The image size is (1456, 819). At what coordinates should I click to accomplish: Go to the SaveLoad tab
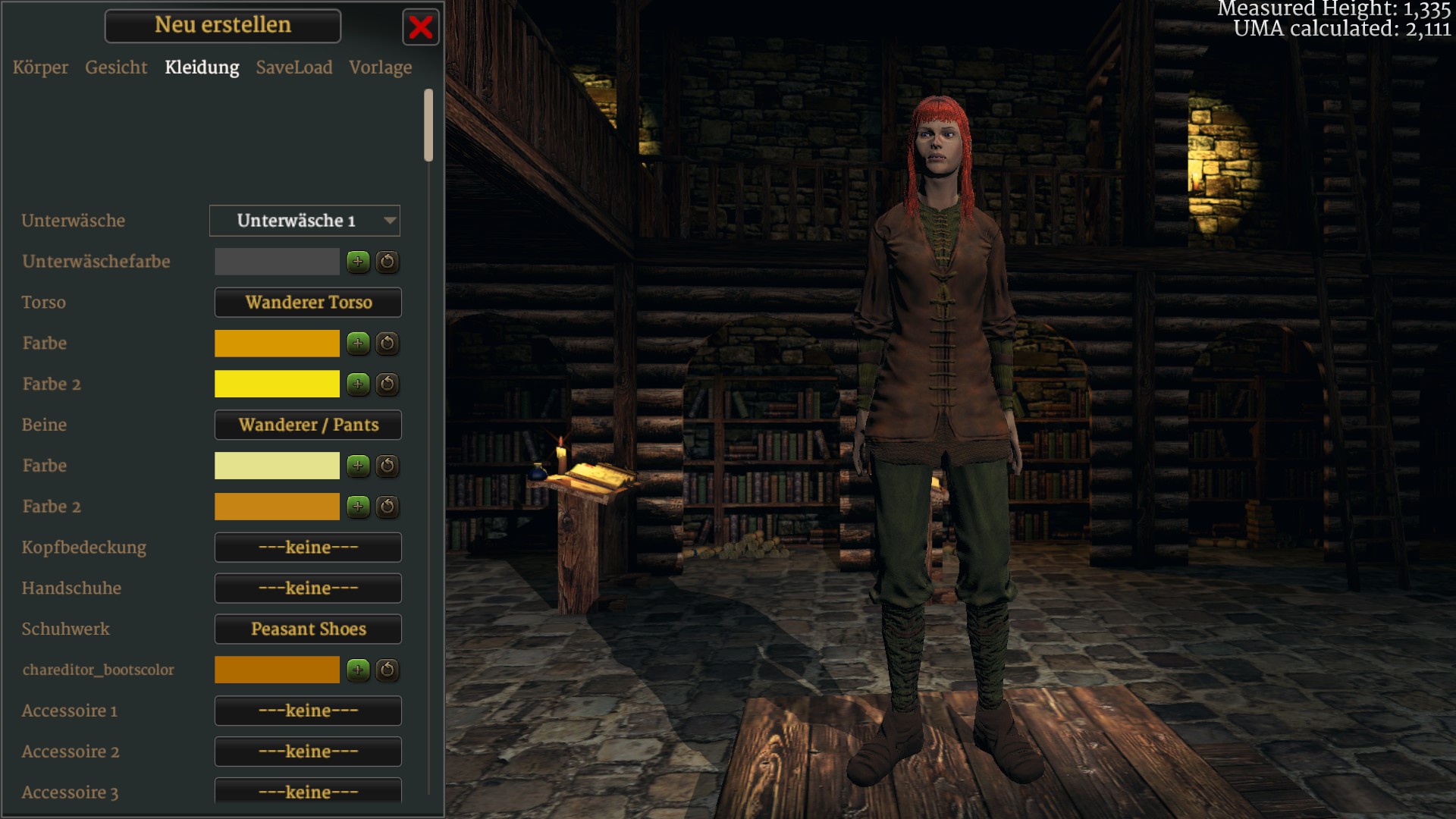click(294, 67)
